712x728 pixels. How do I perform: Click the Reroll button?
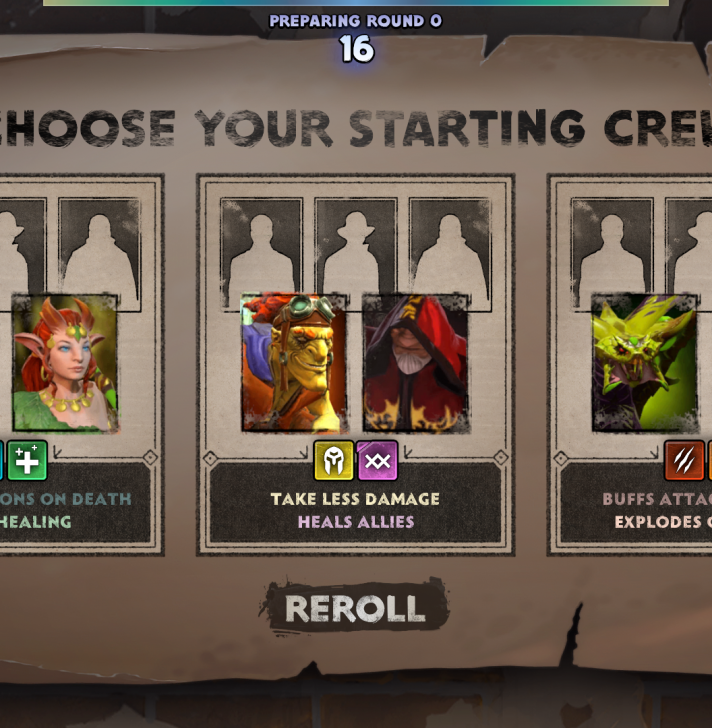[355, 608]
